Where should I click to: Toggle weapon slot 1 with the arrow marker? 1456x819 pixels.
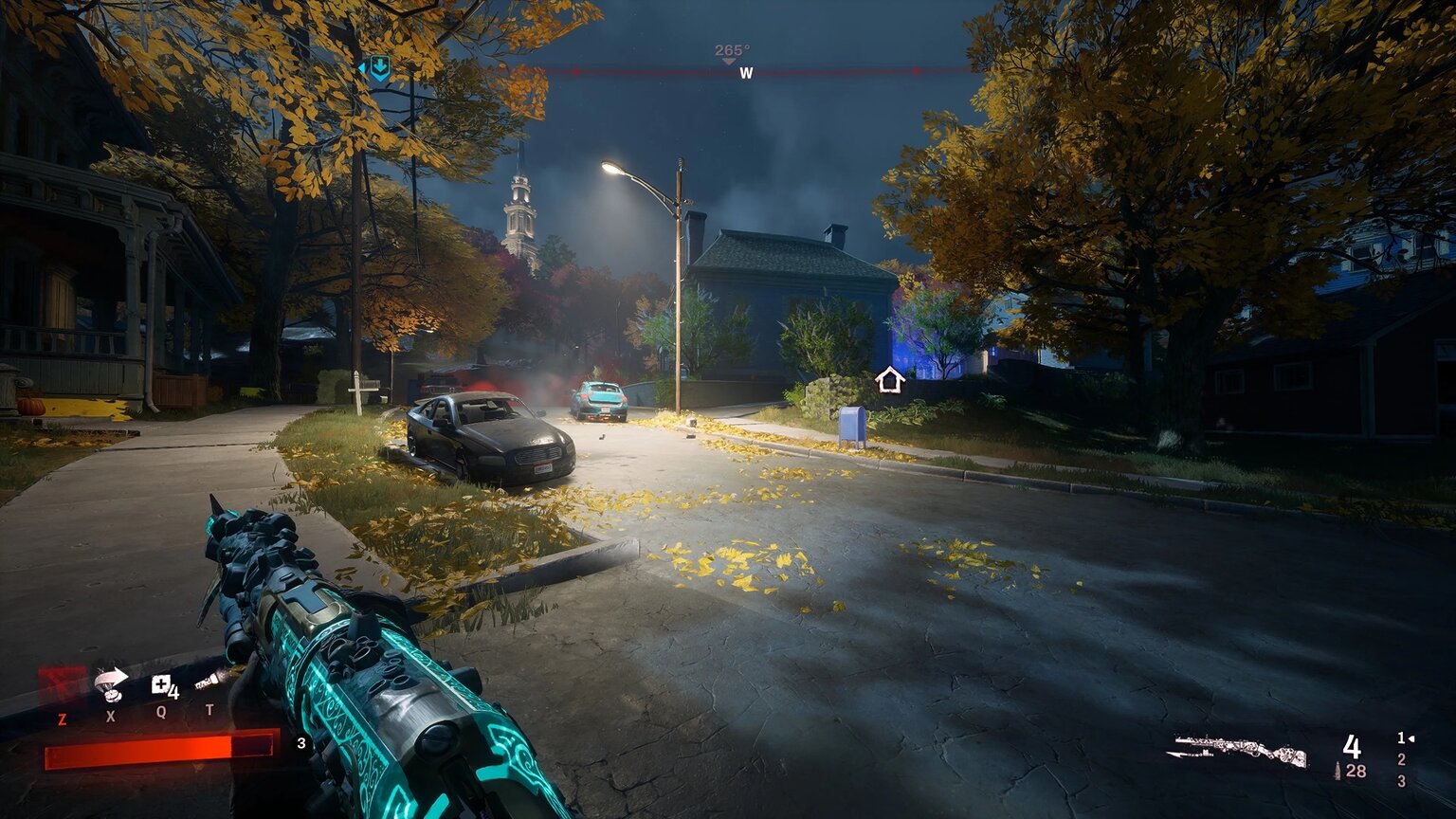coord(1401,737)
